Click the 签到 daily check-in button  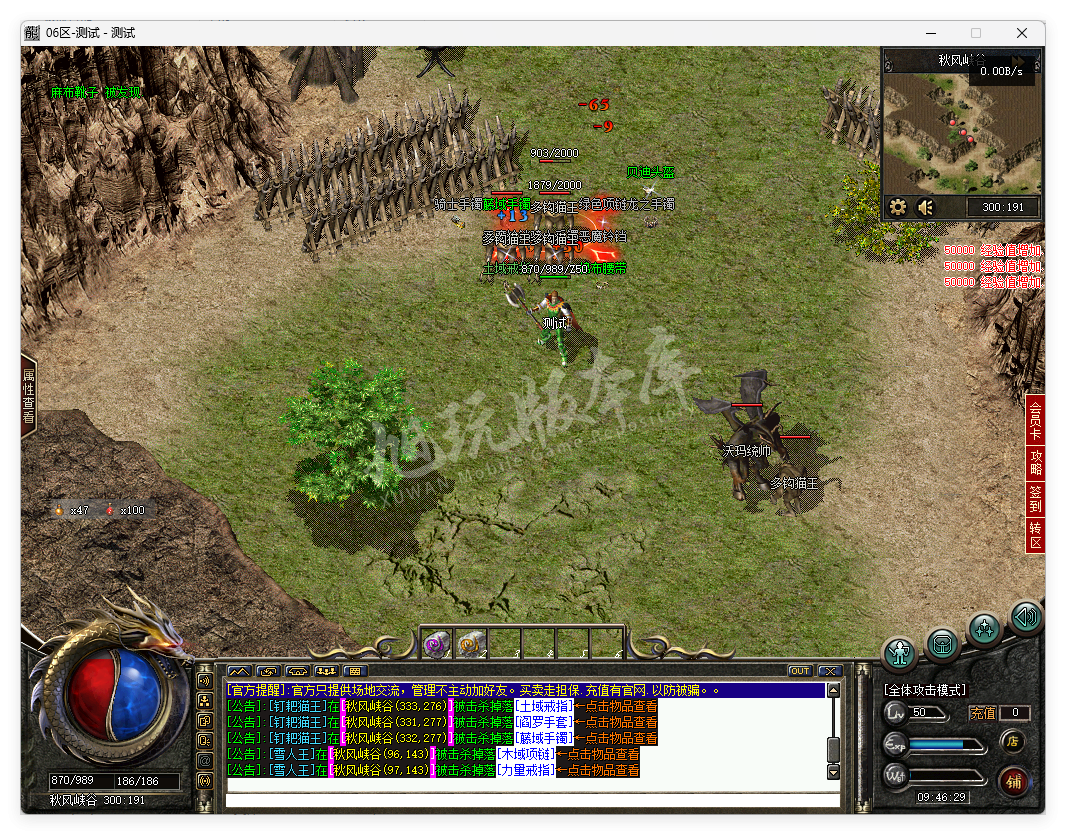pyautogui.click(x=1035, y=500)
